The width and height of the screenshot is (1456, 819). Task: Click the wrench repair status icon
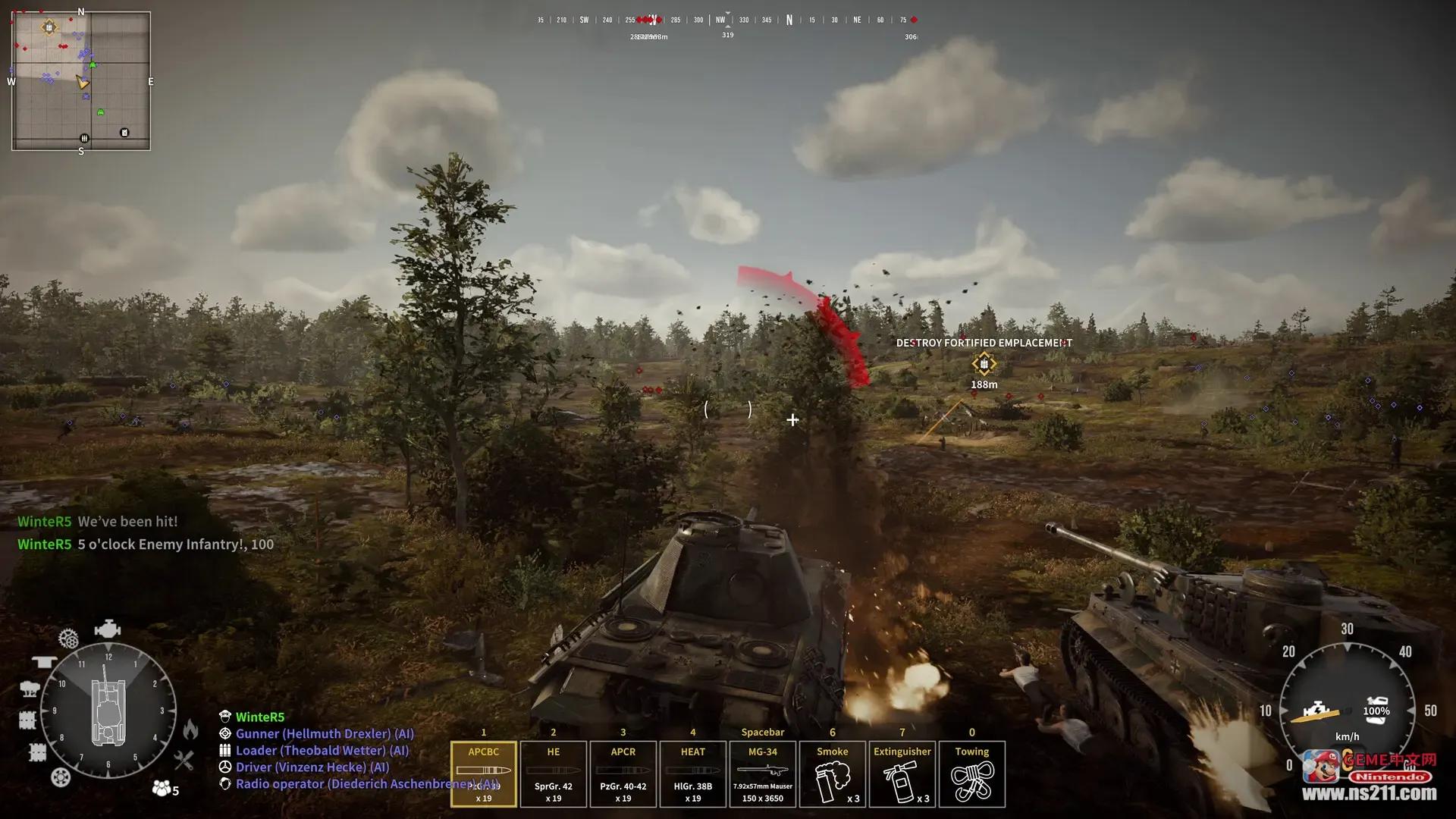click(x=184, y=760)
